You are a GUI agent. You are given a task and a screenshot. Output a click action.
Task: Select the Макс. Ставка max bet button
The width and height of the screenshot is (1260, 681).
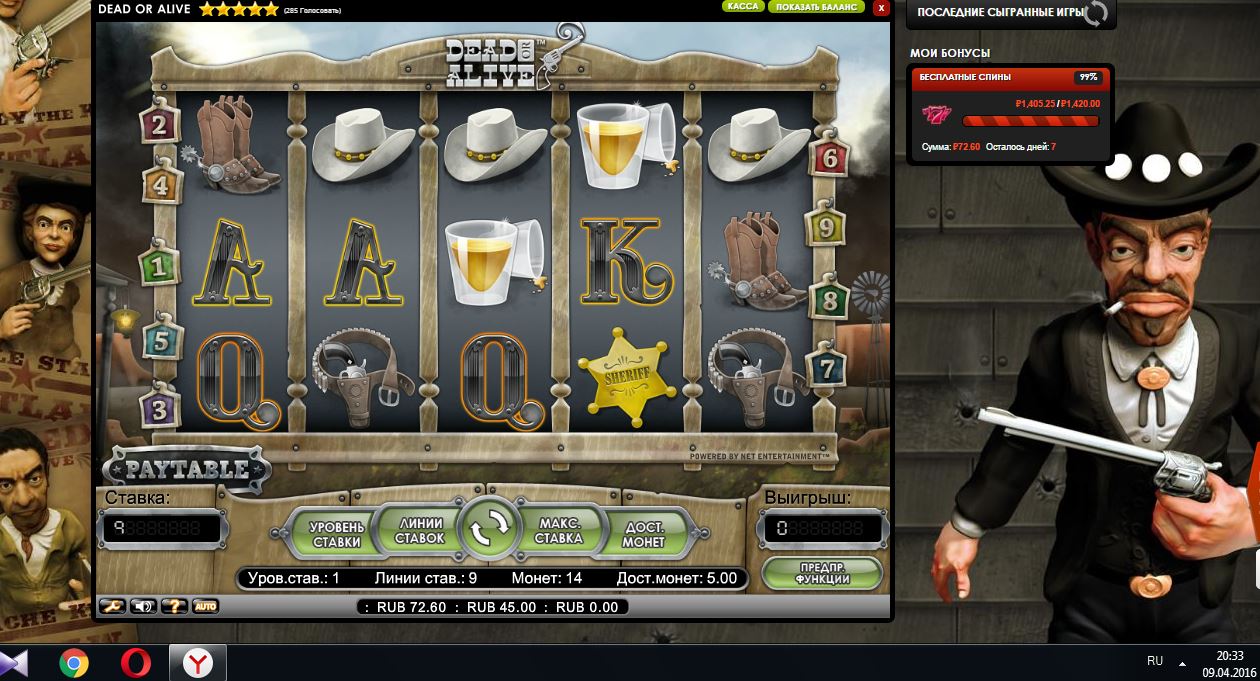coord(559,530)
